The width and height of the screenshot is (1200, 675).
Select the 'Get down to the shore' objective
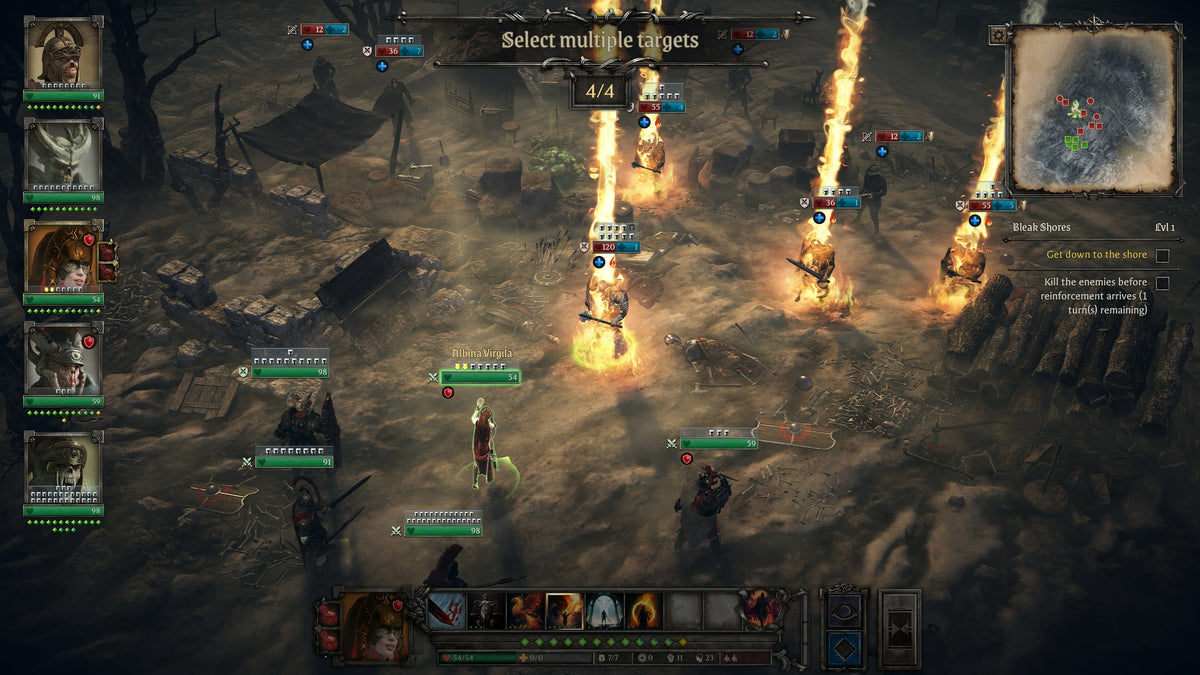1097,255
